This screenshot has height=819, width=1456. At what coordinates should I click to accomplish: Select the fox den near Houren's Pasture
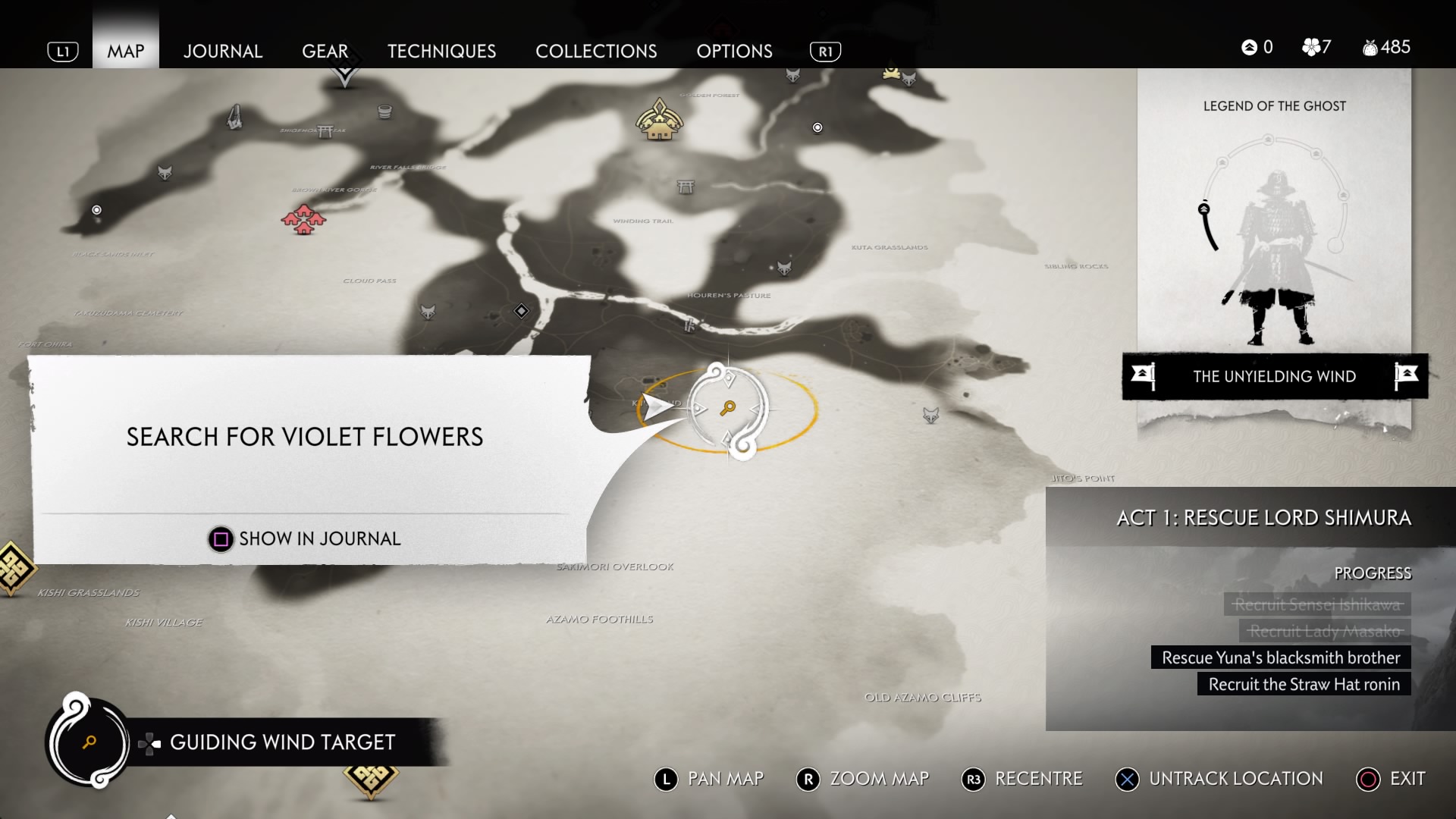[784, 268]
